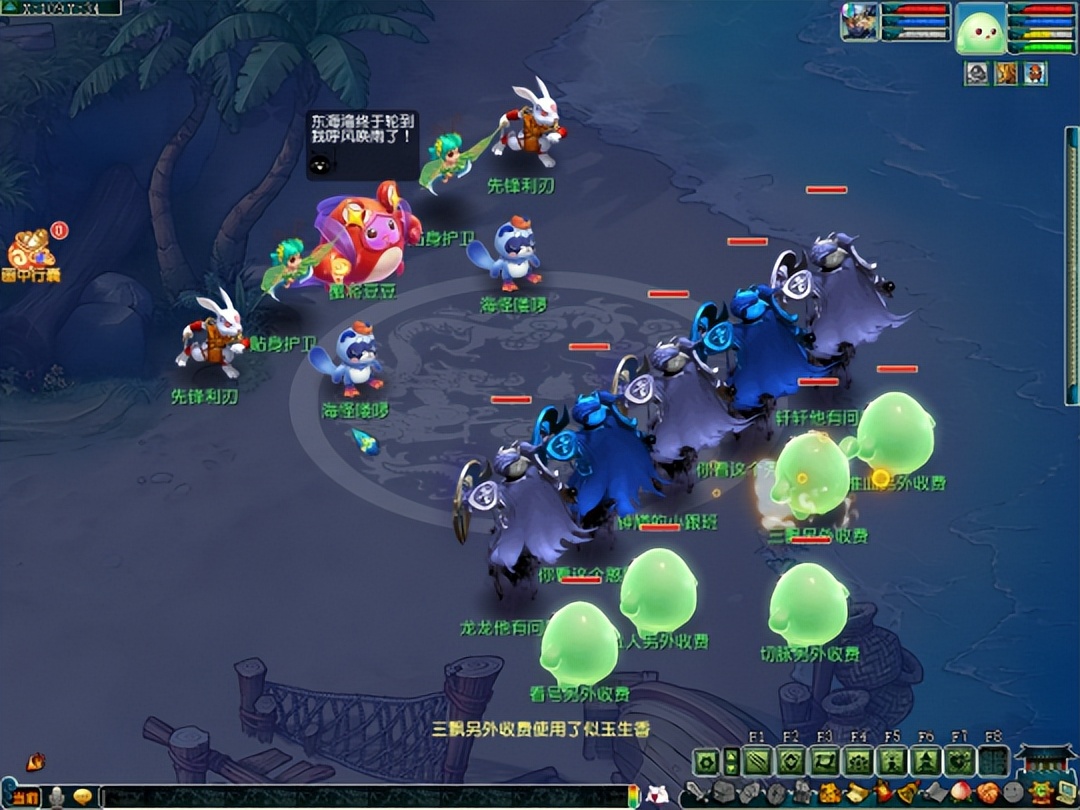Trigger the F7 heart skill icon

960,762
